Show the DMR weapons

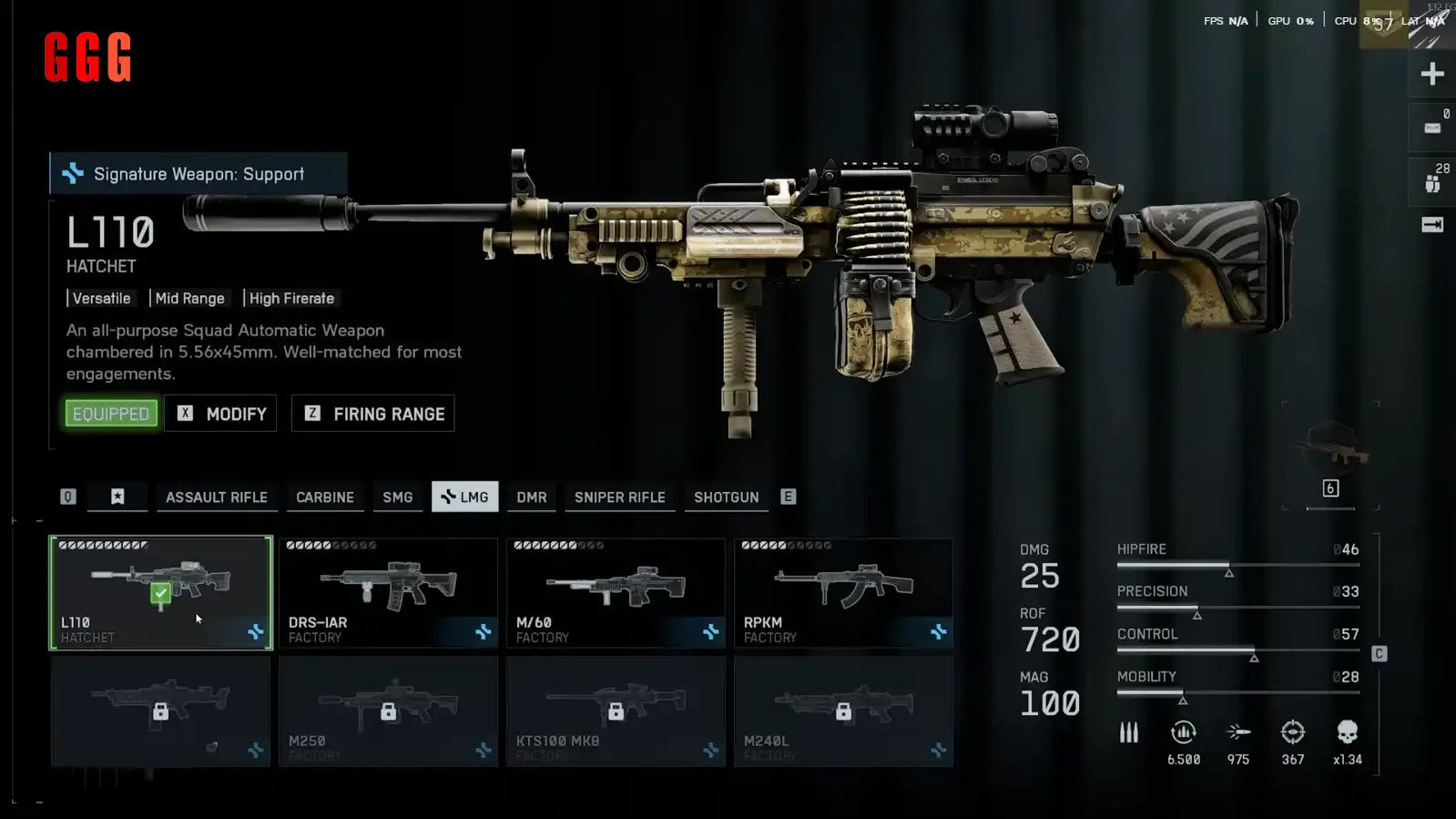[532, 497]
